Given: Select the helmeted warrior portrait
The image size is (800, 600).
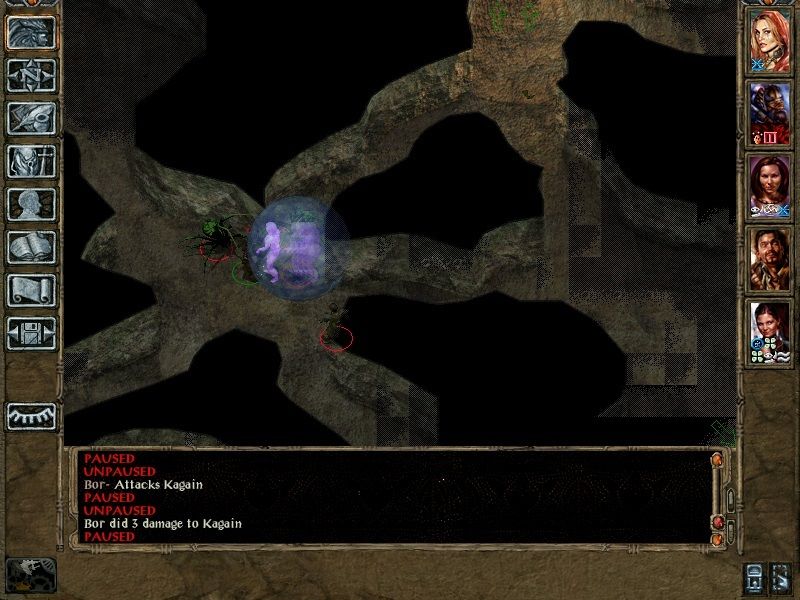Looking at the screenshot, I should (770, 112).
